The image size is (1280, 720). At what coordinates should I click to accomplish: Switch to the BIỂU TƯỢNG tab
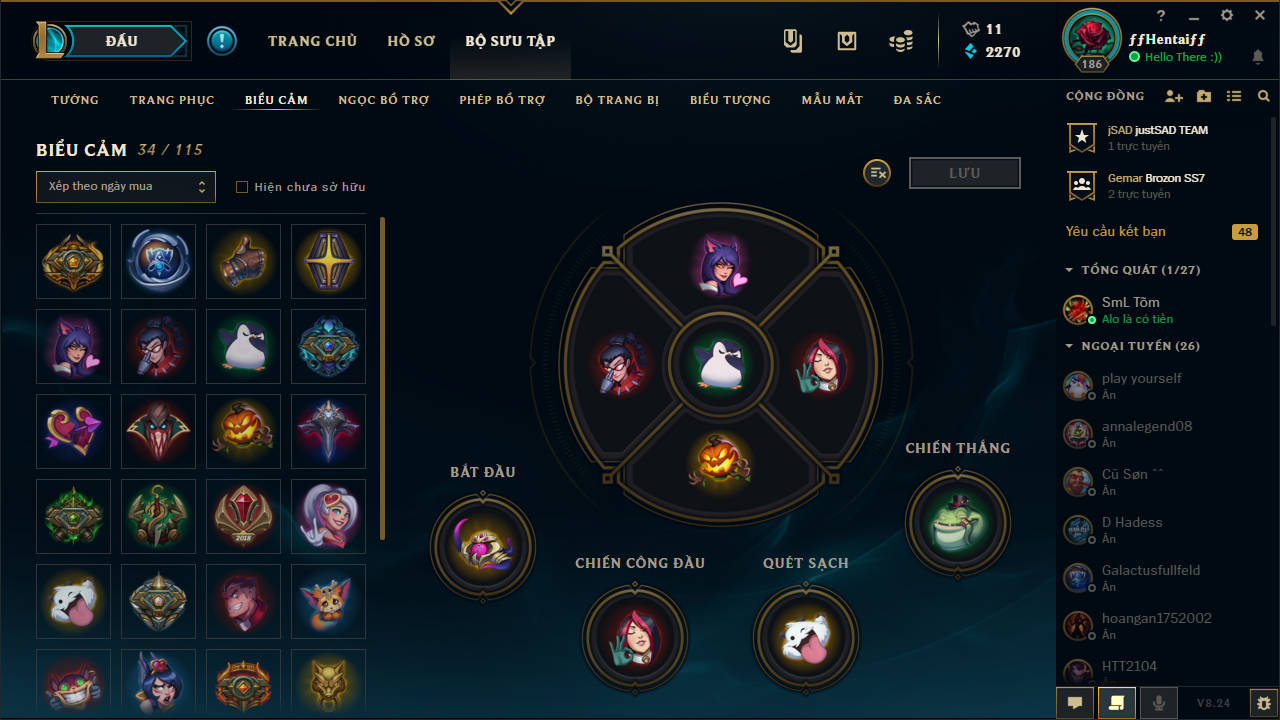[730, 100]
